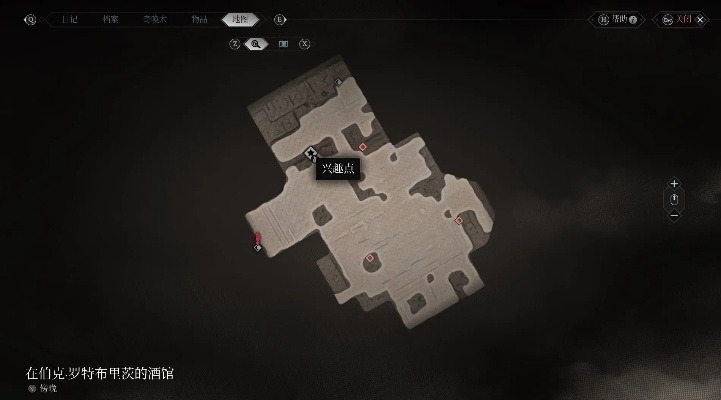Open the 物品 (items) tab

200,19
